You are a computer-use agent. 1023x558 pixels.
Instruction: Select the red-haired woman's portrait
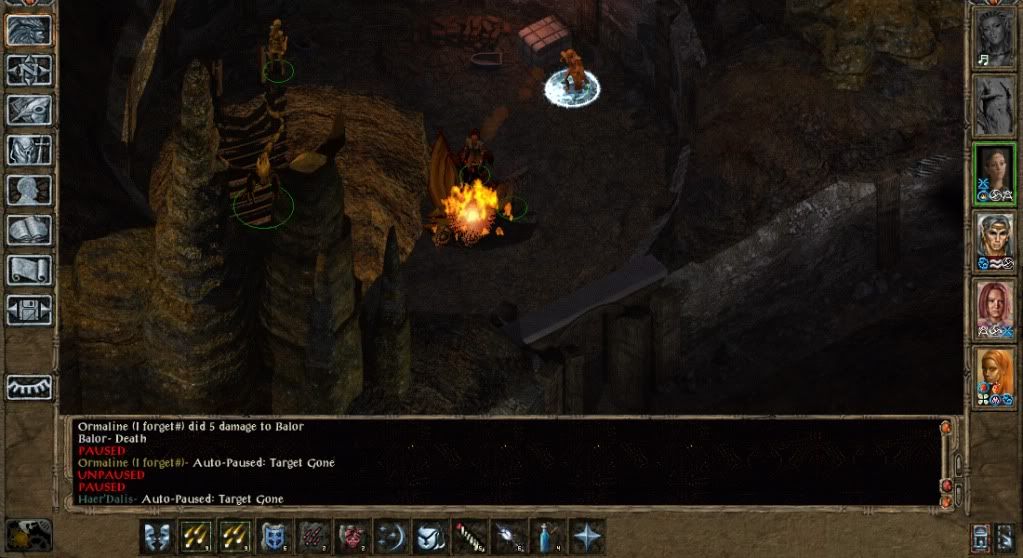pos(994,308)
